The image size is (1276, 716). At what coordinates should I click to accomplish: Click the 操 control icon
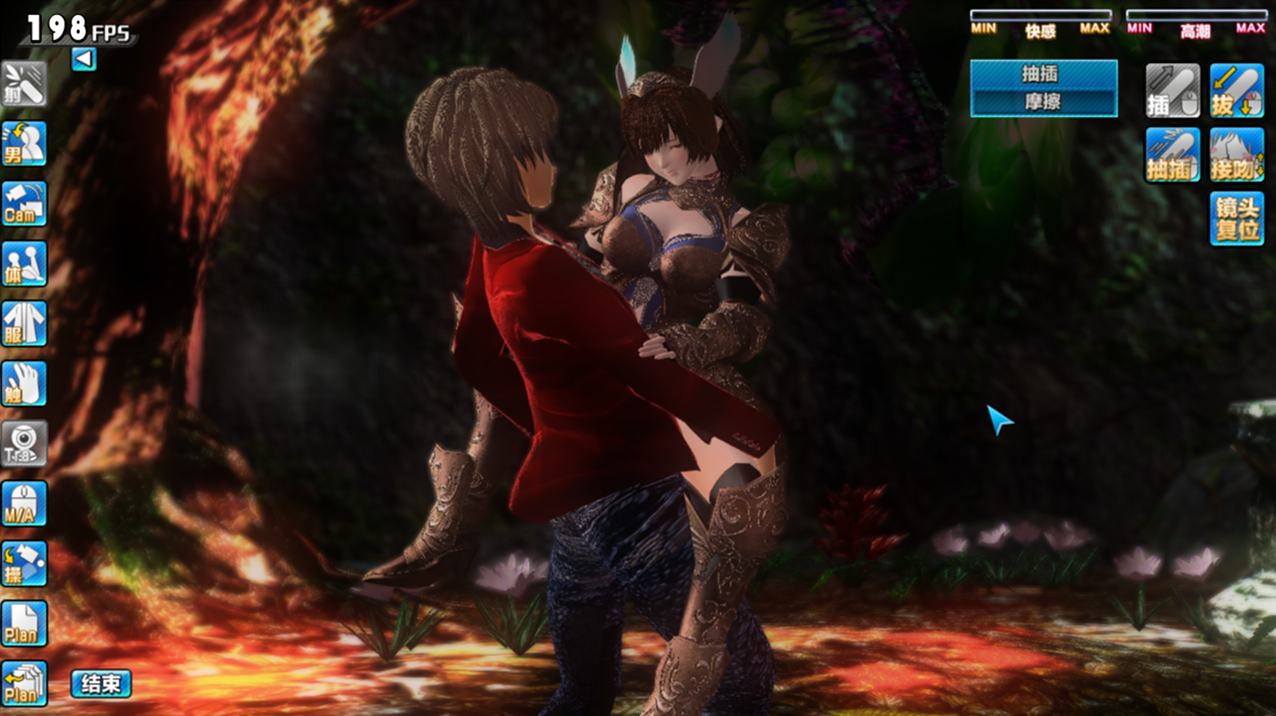24,564
